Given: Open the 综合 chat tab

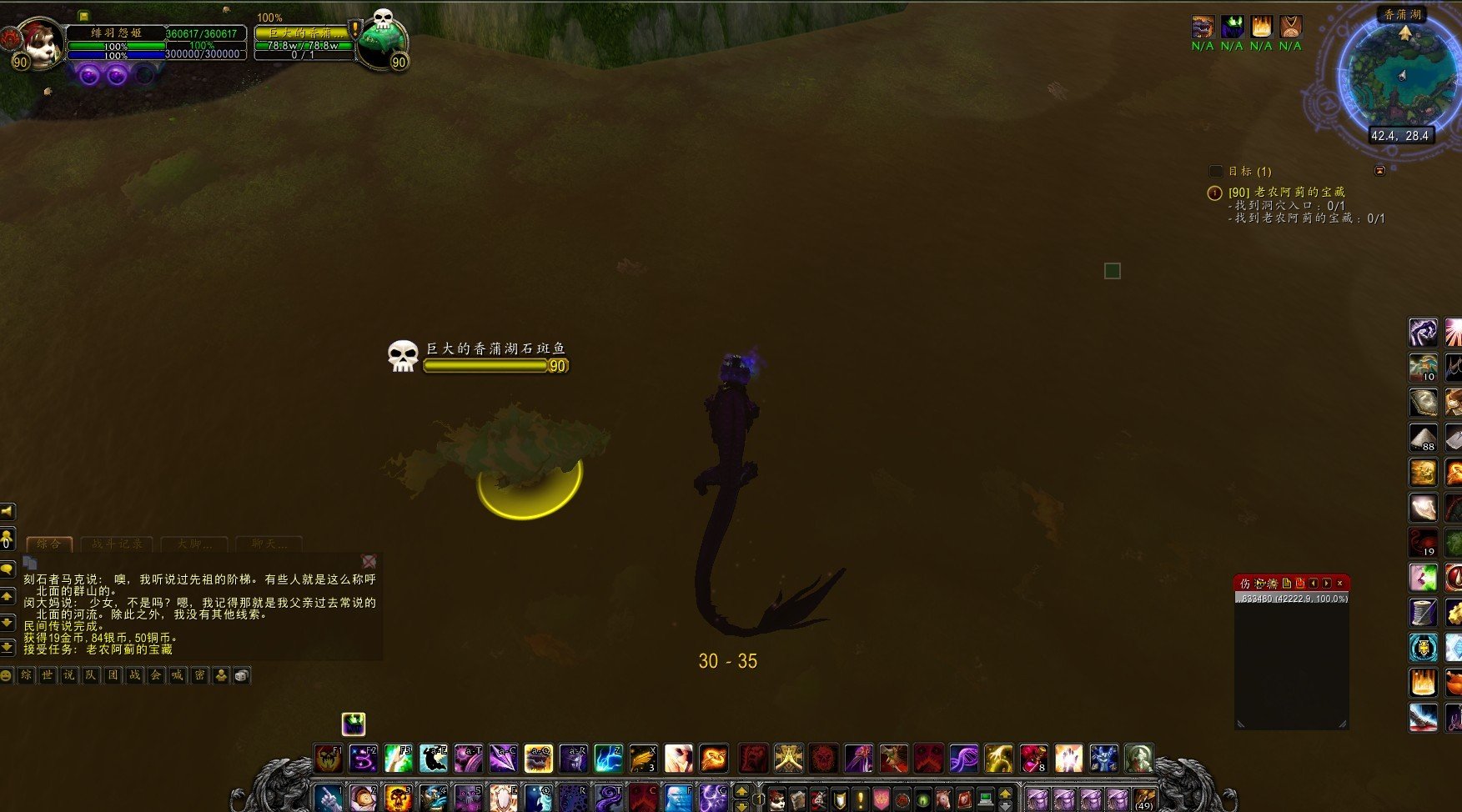Looking at the screenshot, I should (x=49, y=544).
